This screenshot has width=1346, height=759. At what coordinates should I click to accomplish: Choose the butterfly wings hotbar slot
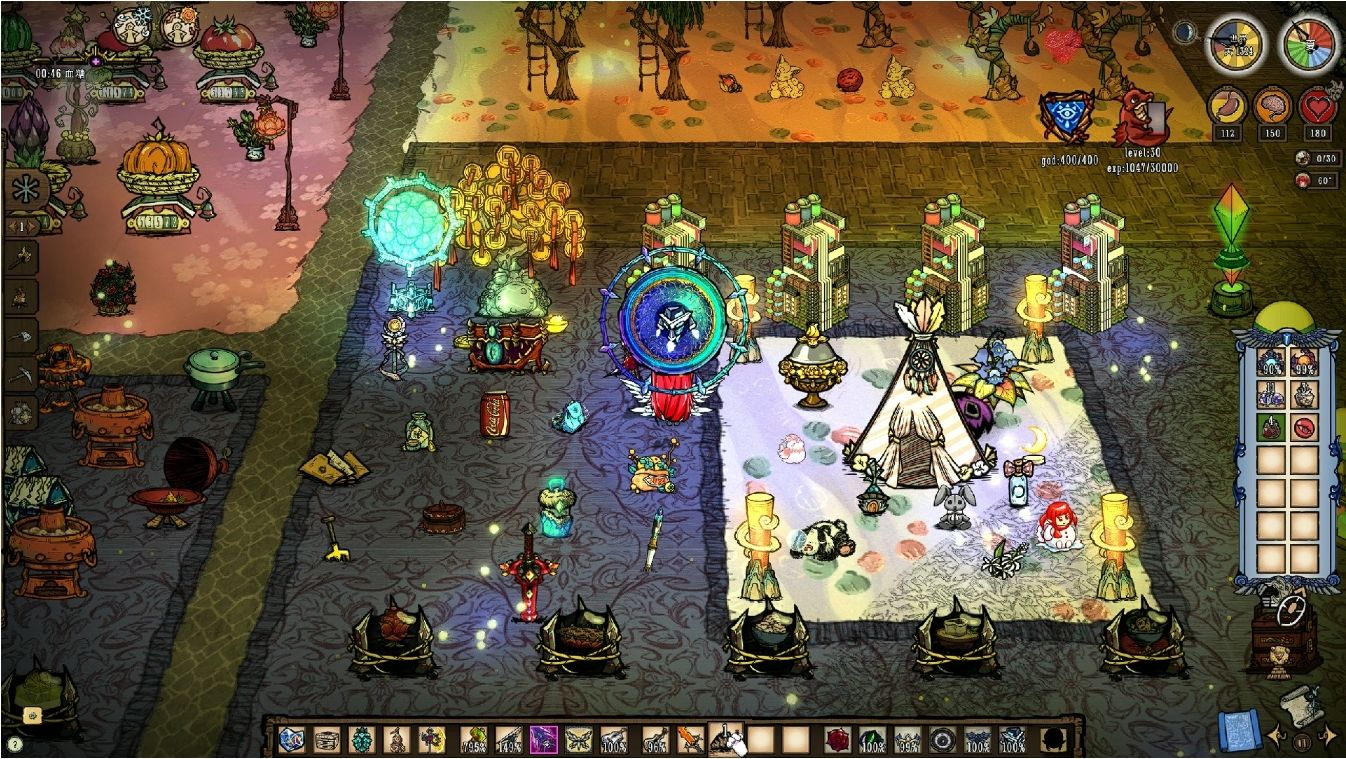(x=579, y=740)
